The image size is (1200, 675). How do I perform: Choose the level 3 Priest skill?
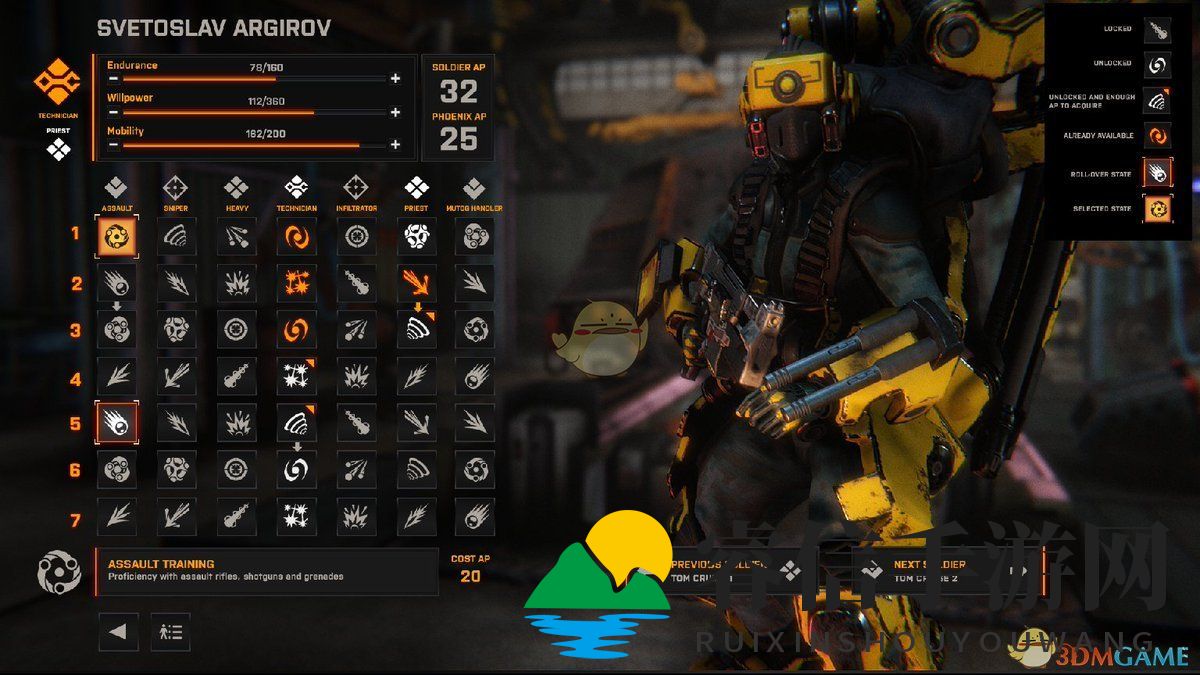click(x=417, y=329)
